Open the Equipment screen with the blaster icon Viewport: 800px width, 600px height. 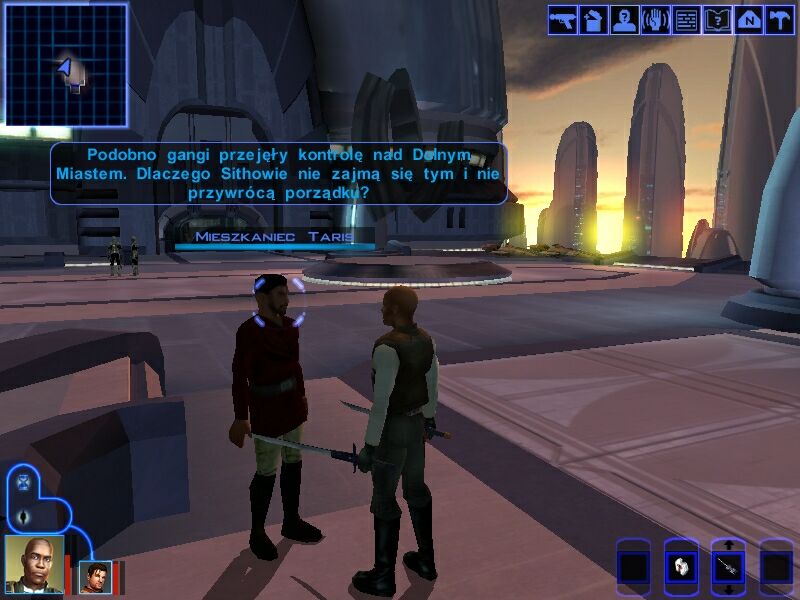(563, 20)
